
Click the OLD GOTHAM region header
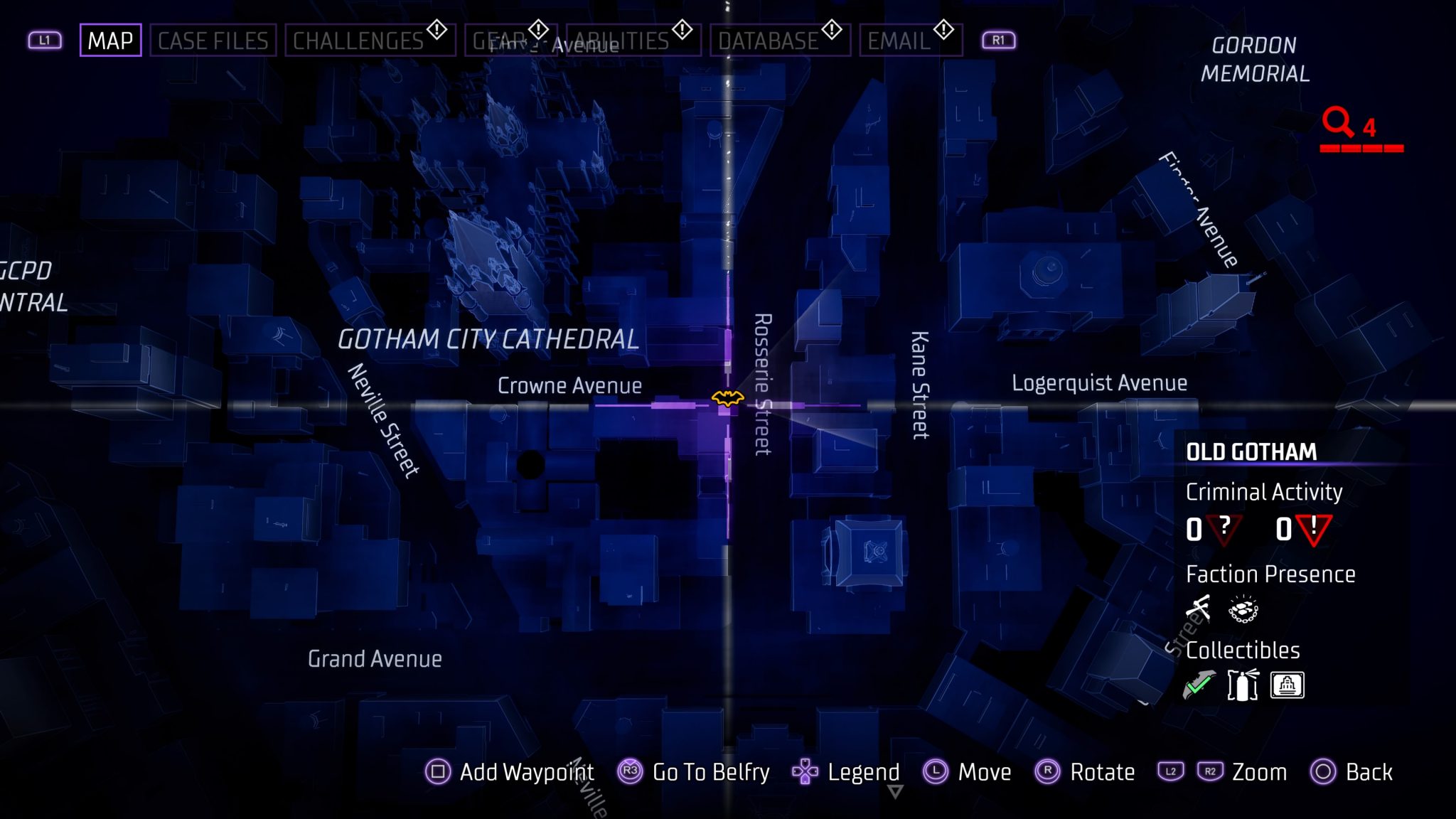click(x=1251, y=452)
